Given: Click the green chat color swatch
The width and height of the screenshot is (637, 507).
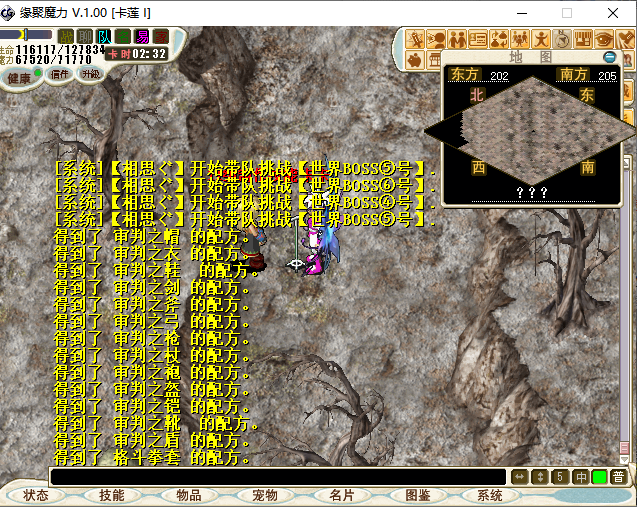Looking at the screenshot, I should point(599,477).
